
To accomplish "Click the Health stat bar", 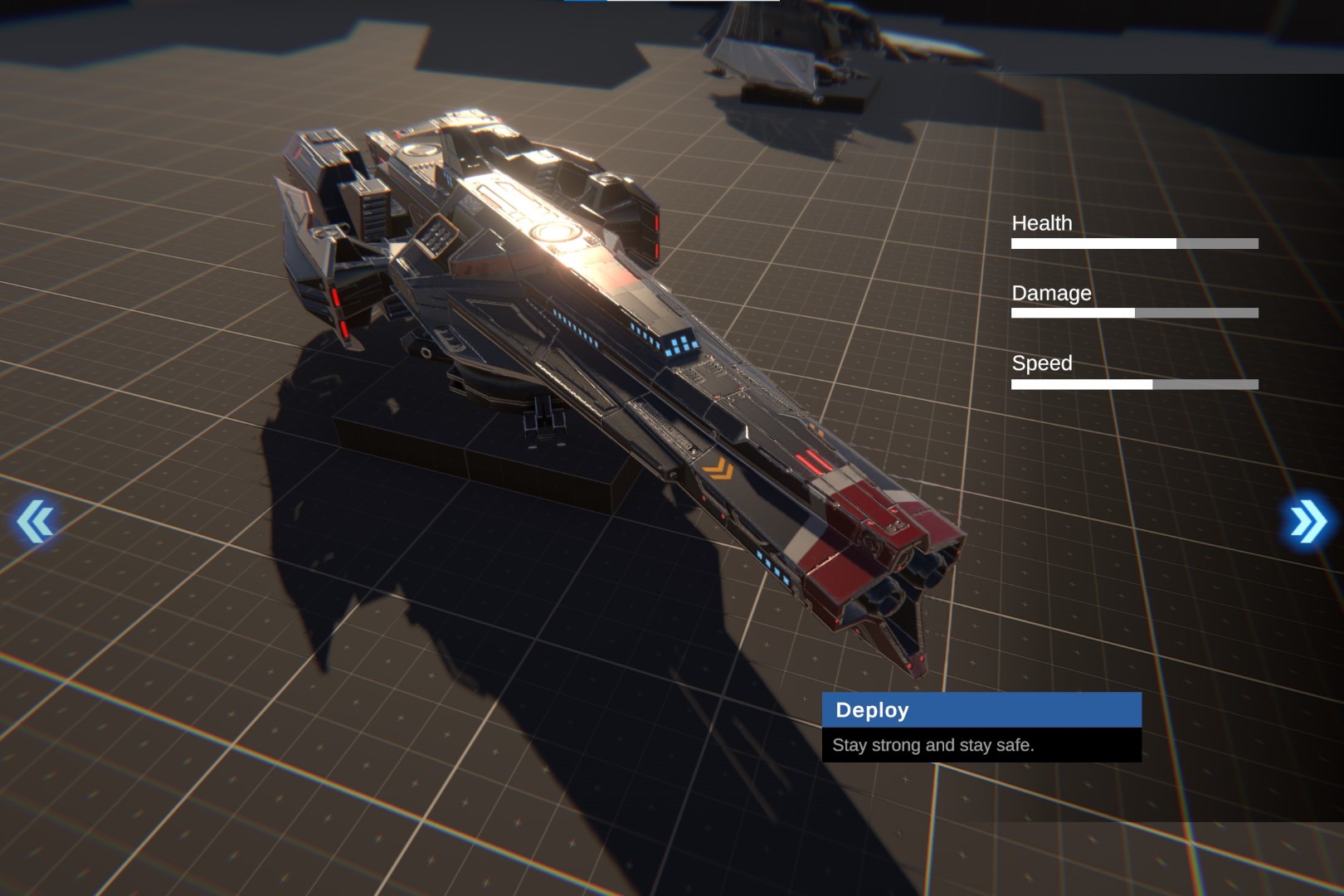I will click(x=1133, y=243).
